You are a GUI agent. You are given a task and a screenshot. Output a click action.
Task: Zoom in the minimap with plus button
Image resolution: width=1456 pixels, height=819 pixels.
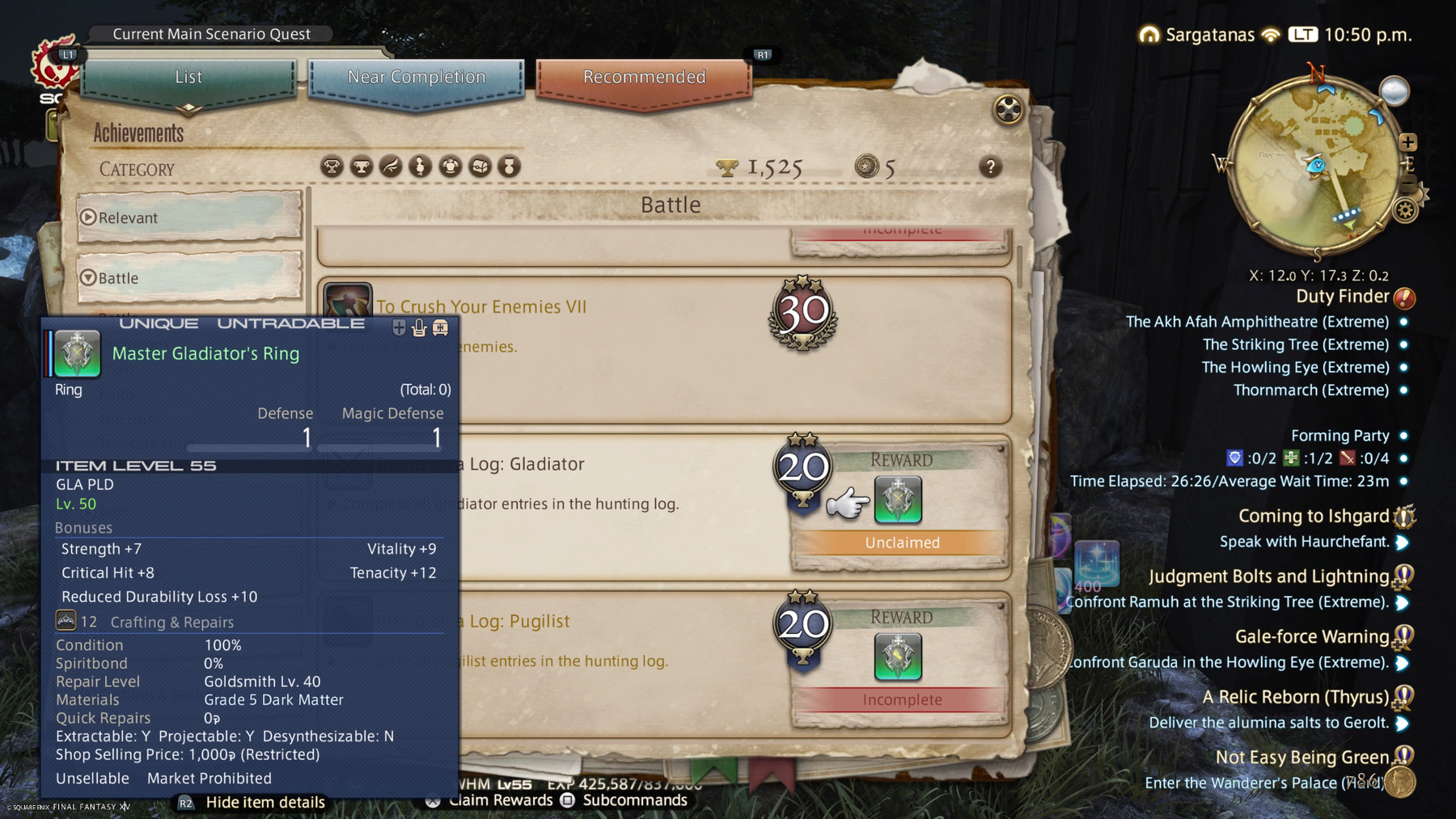click(1408, 142)
